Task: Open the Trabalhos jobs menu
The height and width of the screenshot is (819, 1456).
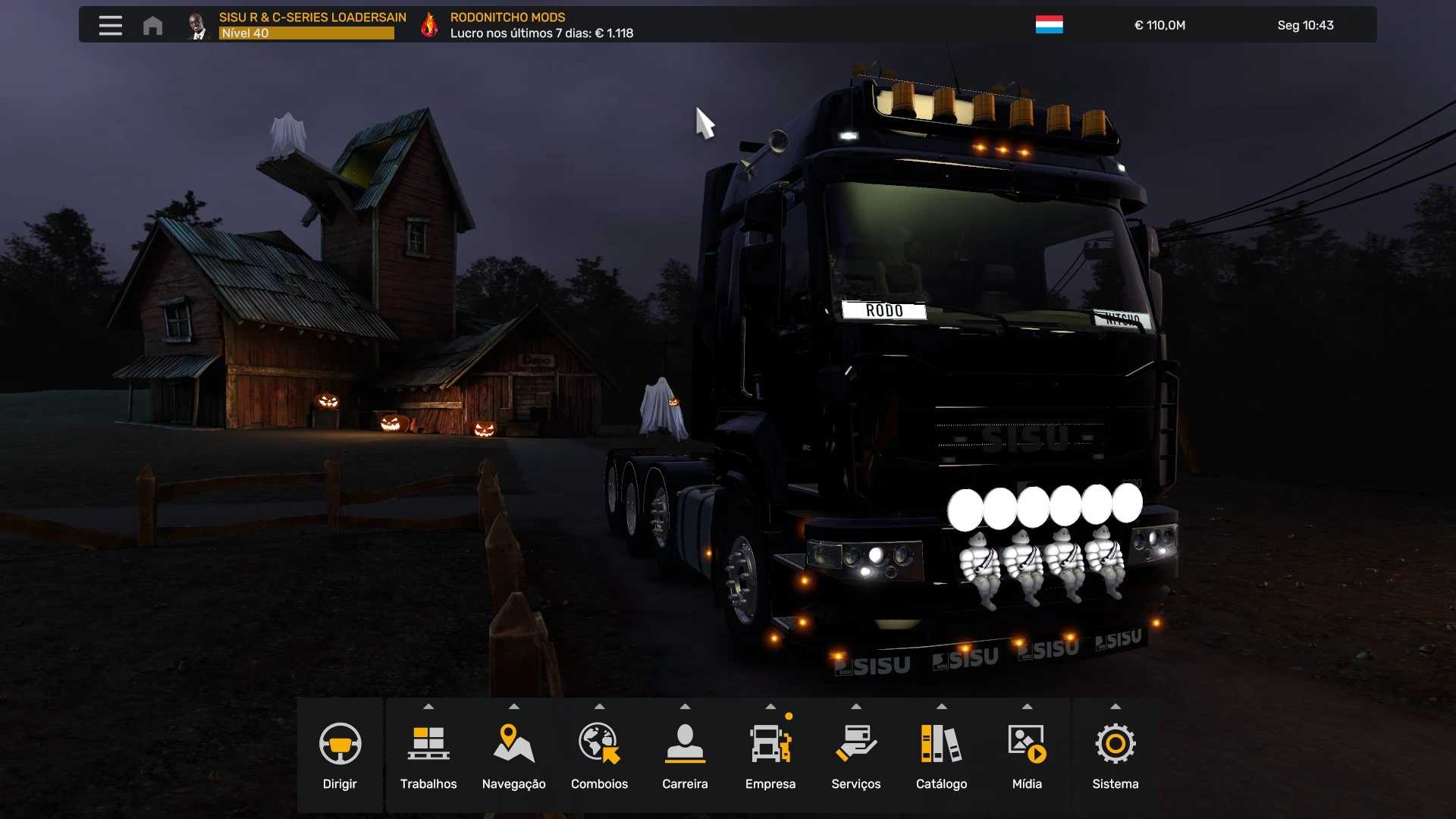Action: (x=428, y=755)
